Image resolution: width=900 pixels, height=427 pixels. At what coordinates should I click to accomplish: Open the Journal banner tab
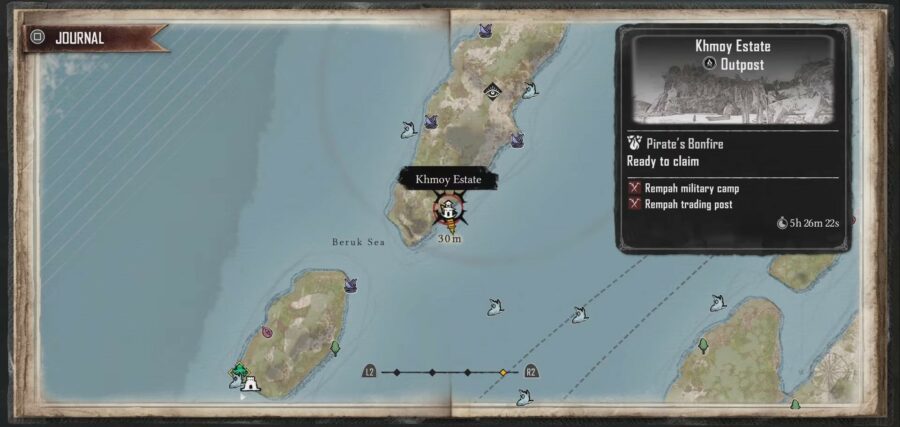click(x=90, y=39)
